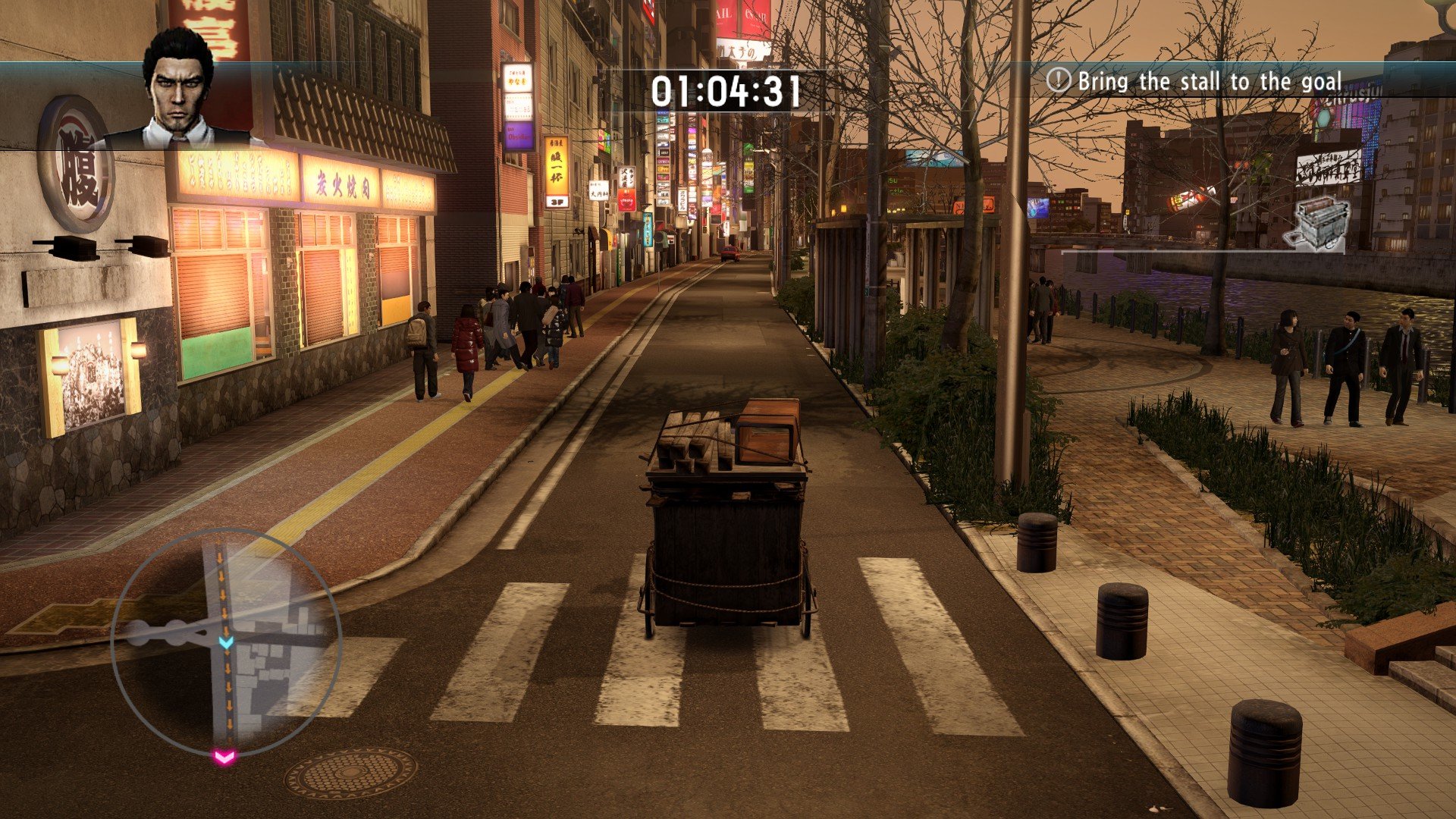Click the stall cart progress icon
Image resolution: width=1456 pixels, height=819 pixels.
coord(1317,222)
